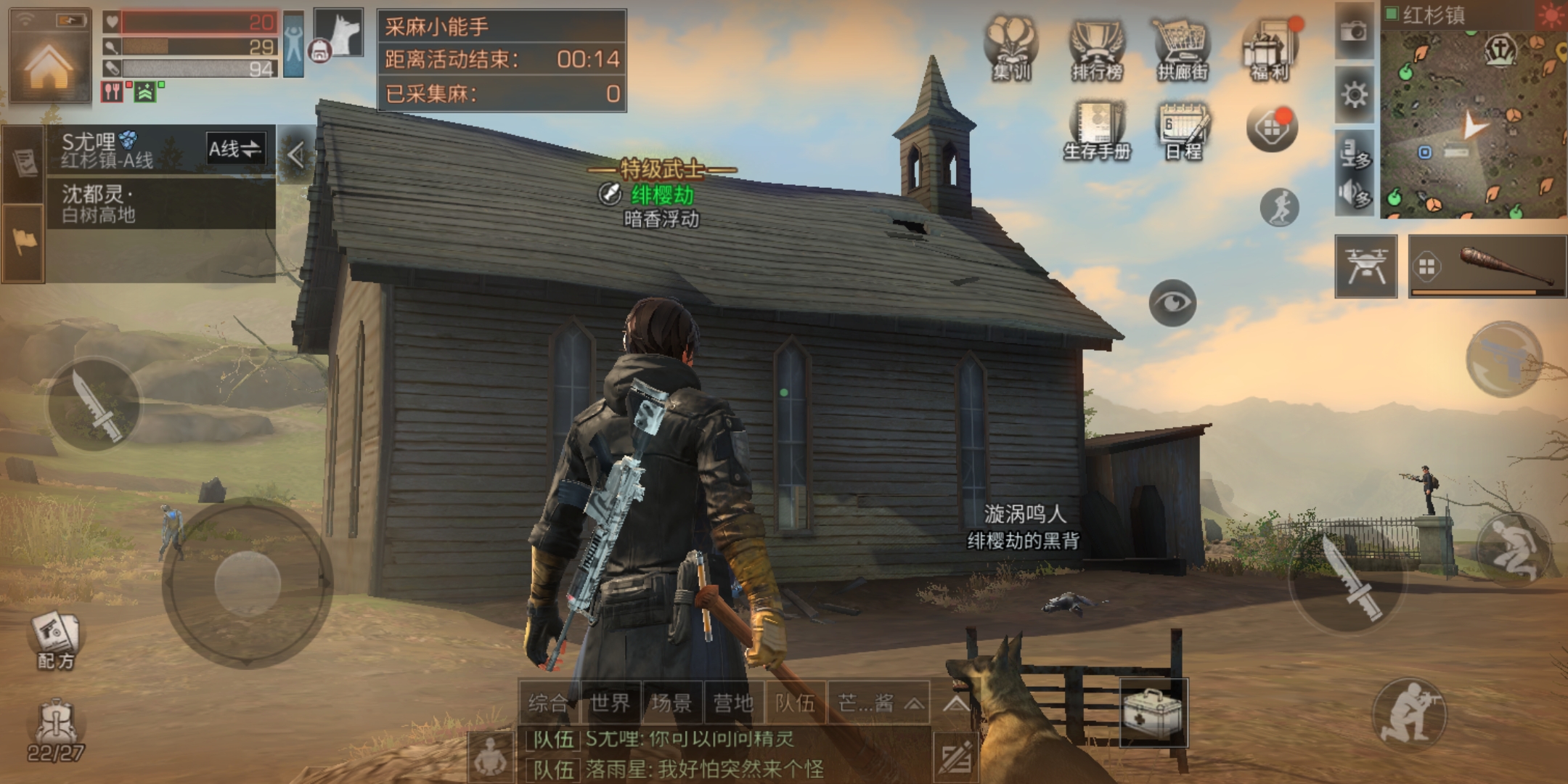Select the baseball bat weapon slot
This screenshot has height=784, width=1568.
[x=1487, y=266]
